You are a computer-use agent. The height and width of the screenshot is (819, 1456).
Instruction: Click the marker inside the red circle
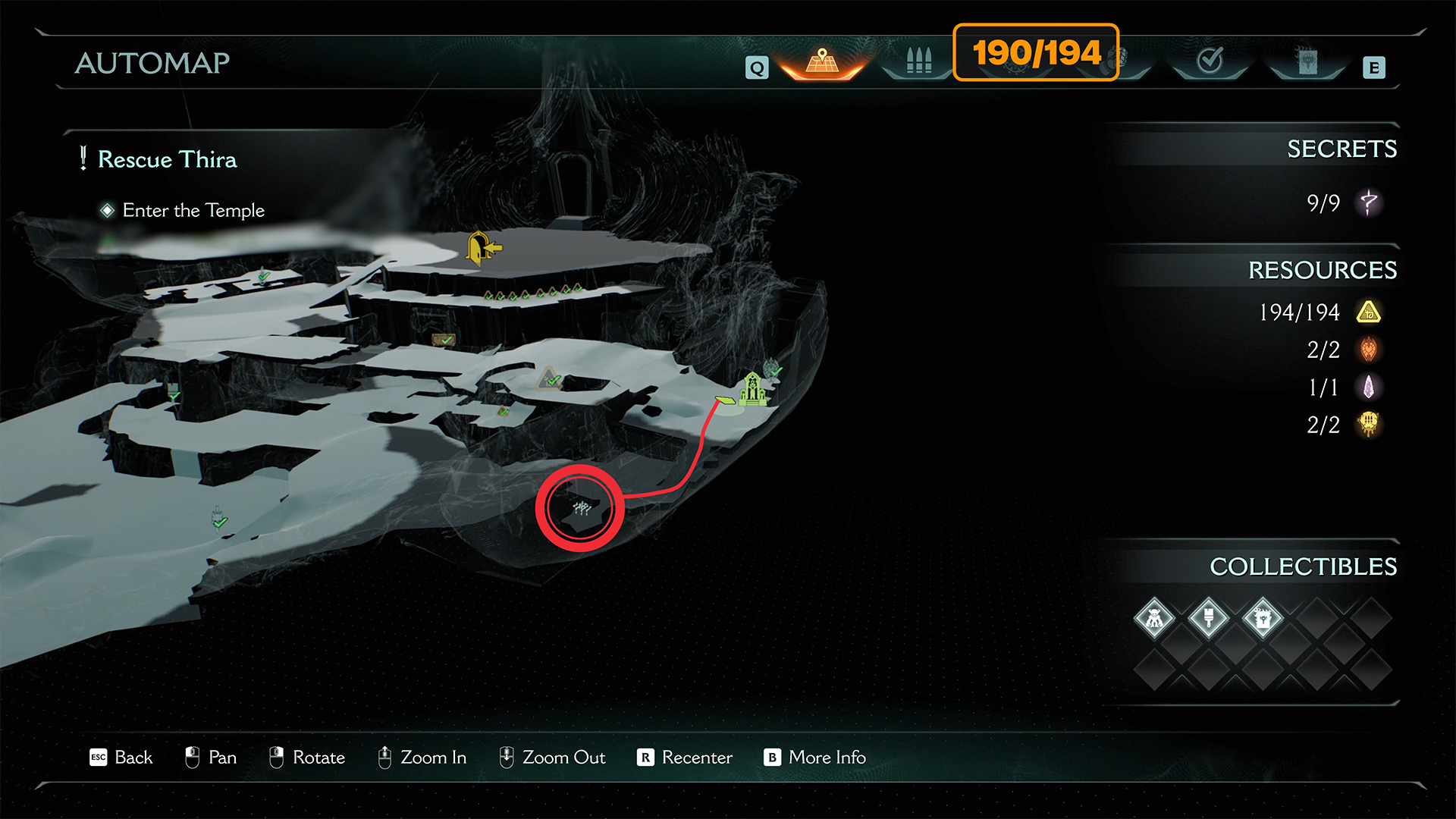click(x=581, y=508)
